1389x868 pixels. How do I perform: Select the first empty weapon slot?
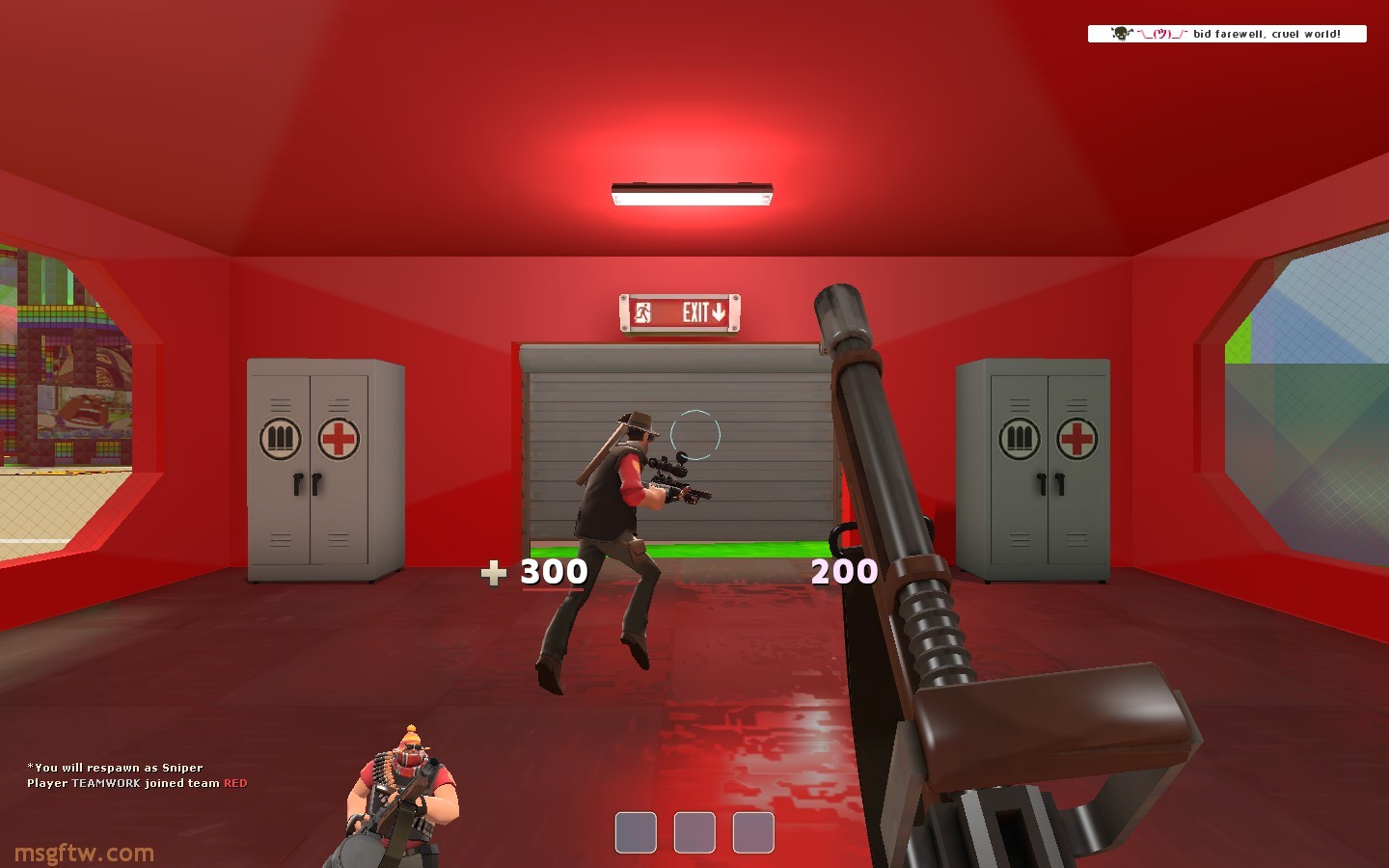coord(636,830)
